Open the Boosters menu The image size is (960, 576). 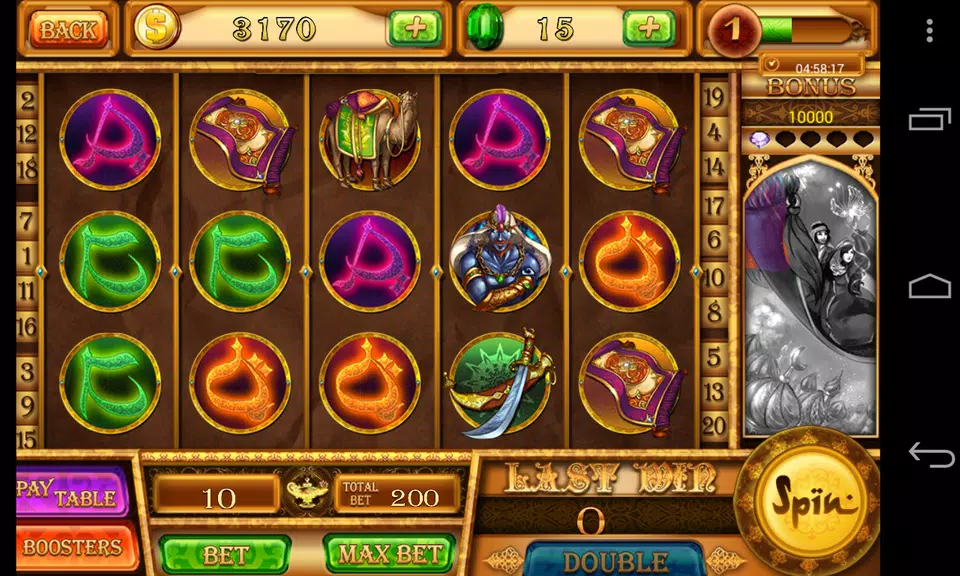click(72, 547)
